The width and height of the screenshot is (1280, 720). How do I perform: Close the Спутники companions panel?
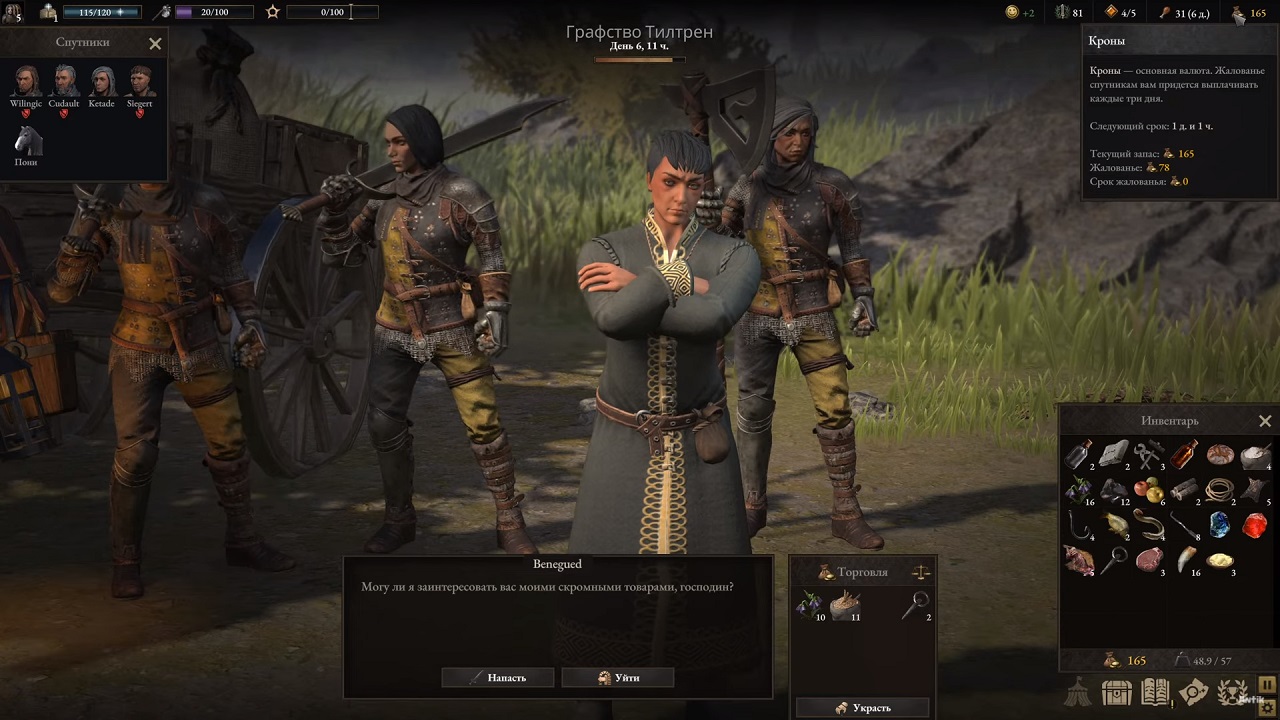155,43
